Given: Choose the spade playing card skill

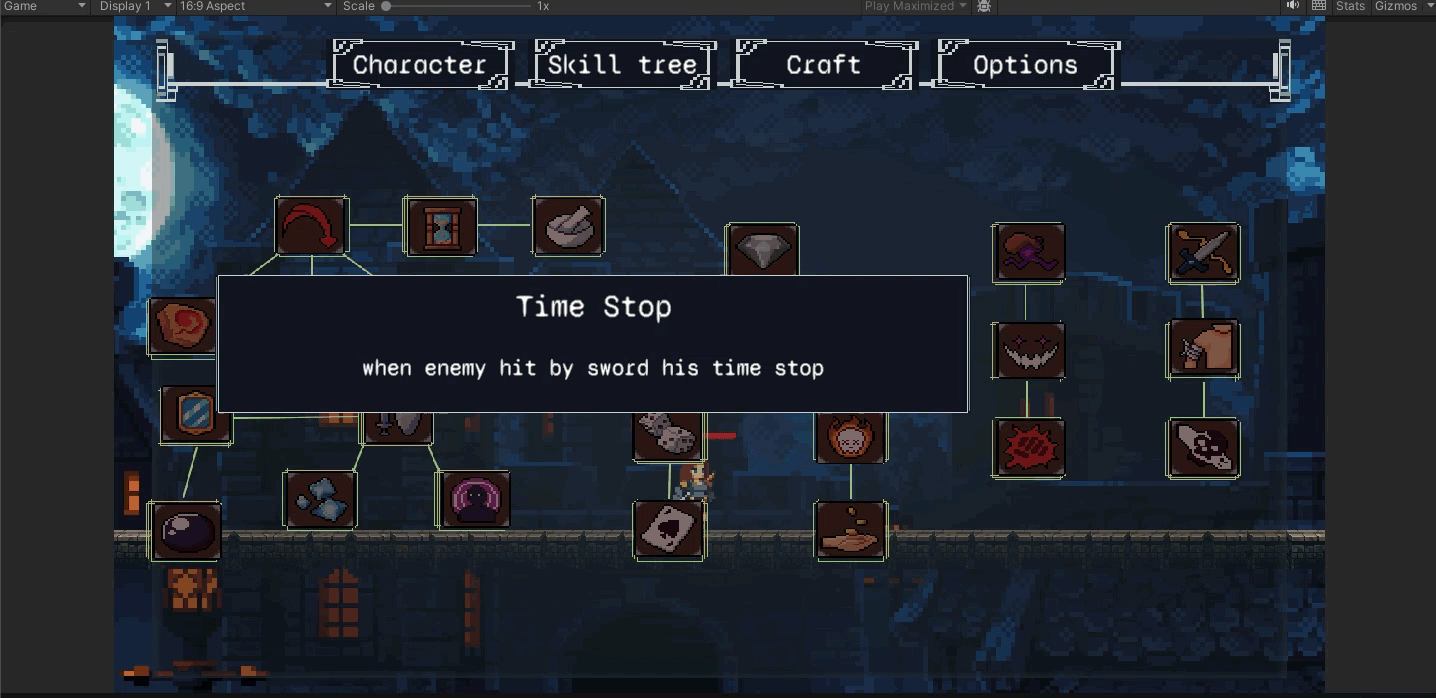Looking at the screenshot, I should click(668, 530).
